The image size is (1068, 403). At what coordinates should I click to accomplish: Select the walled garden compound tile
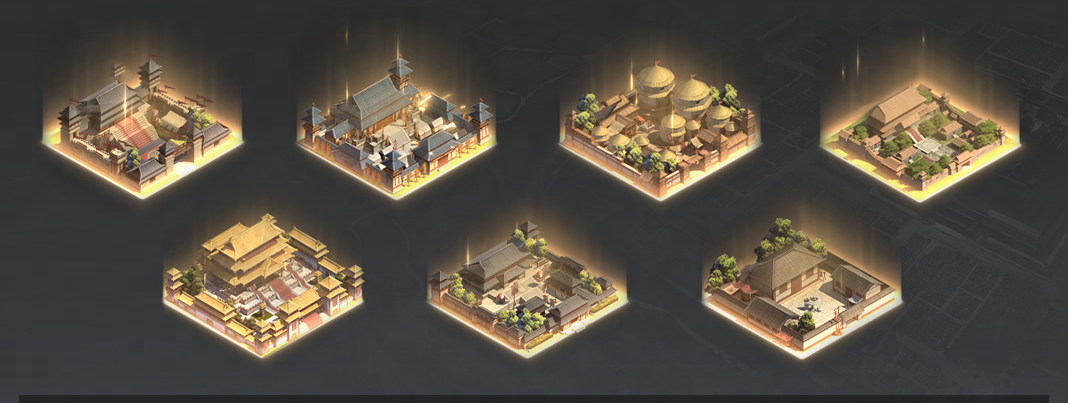click(918, 135)
